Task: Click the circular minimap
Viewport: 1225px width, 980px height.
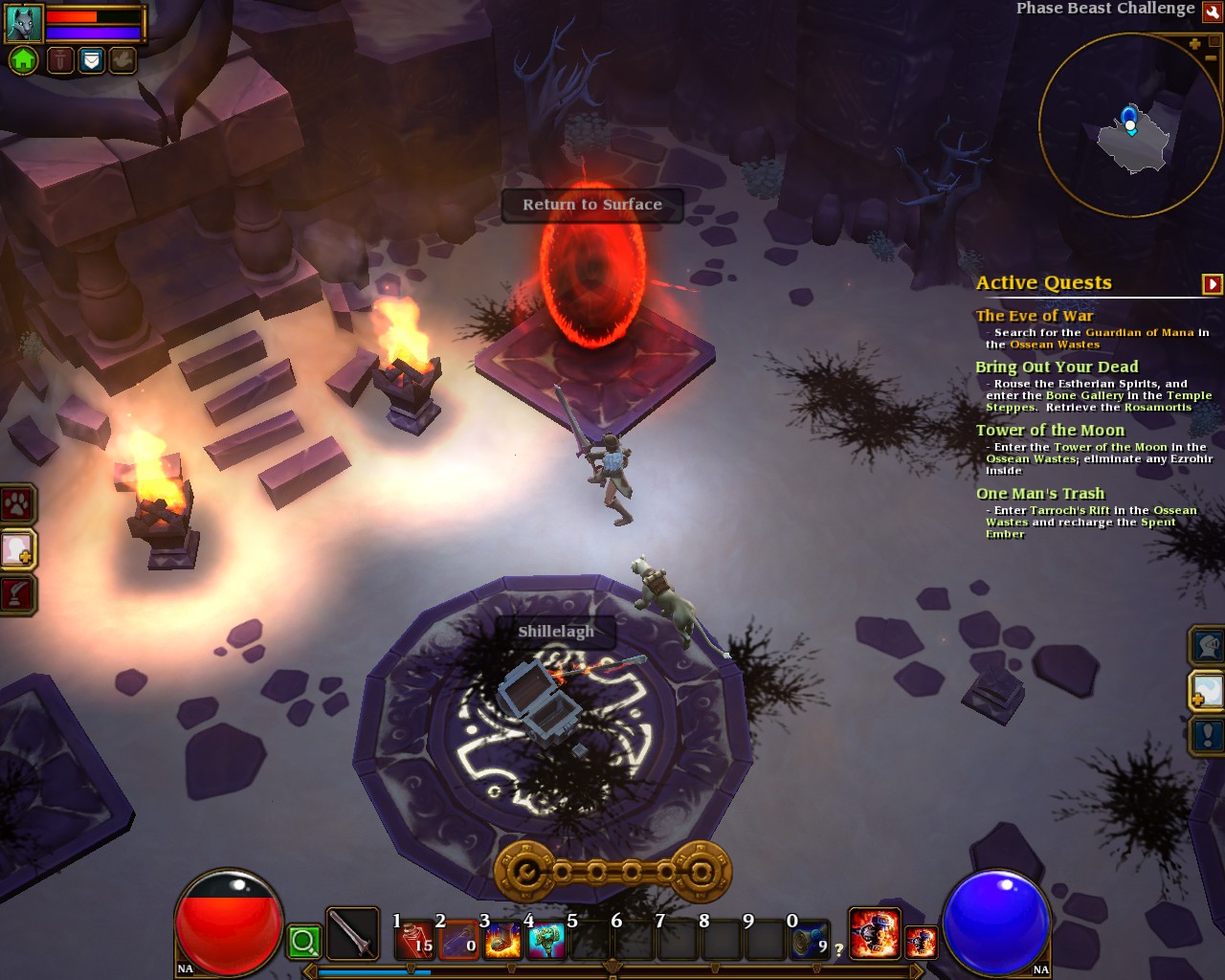Action: point(1129,124)
